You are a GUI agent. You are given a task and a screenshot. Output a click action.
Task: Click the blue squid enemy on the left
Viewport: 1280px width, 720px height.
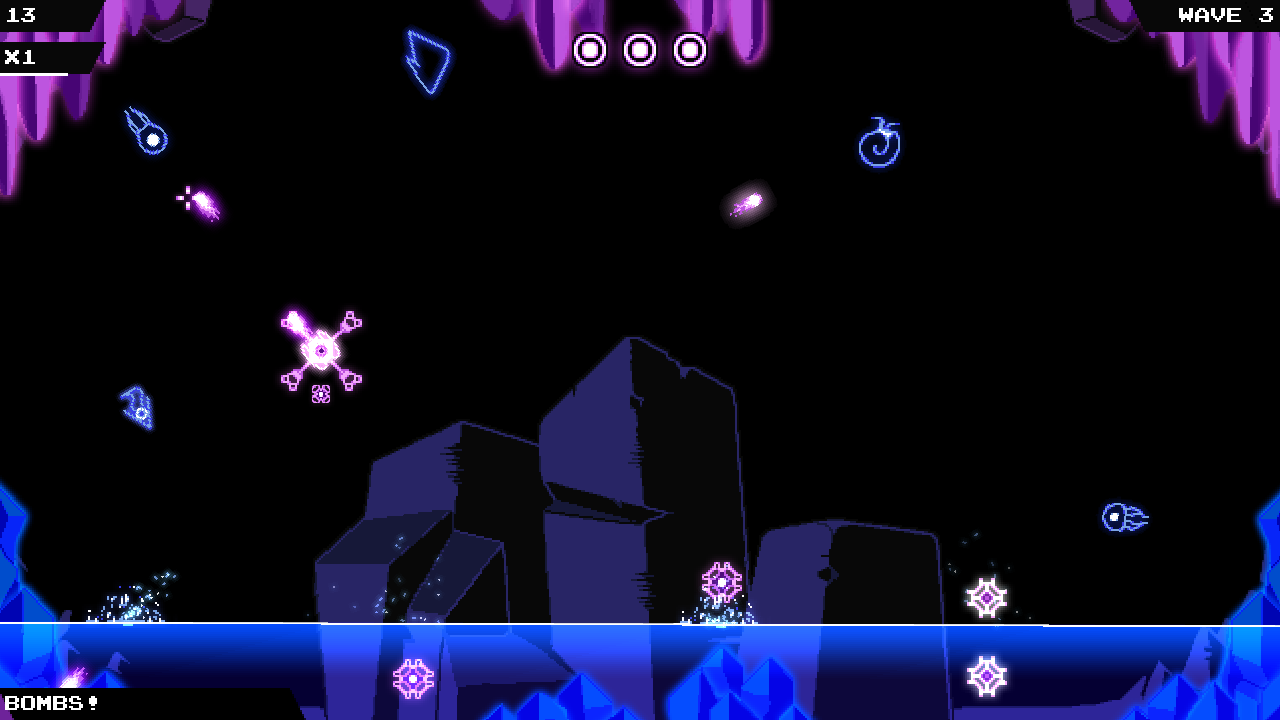coord(135,407)
